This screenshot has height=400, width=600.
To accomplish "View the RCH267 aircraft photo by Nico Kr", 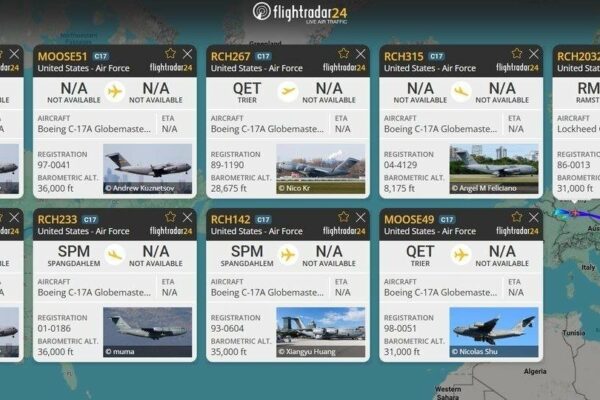I will [x=320, y=168].
